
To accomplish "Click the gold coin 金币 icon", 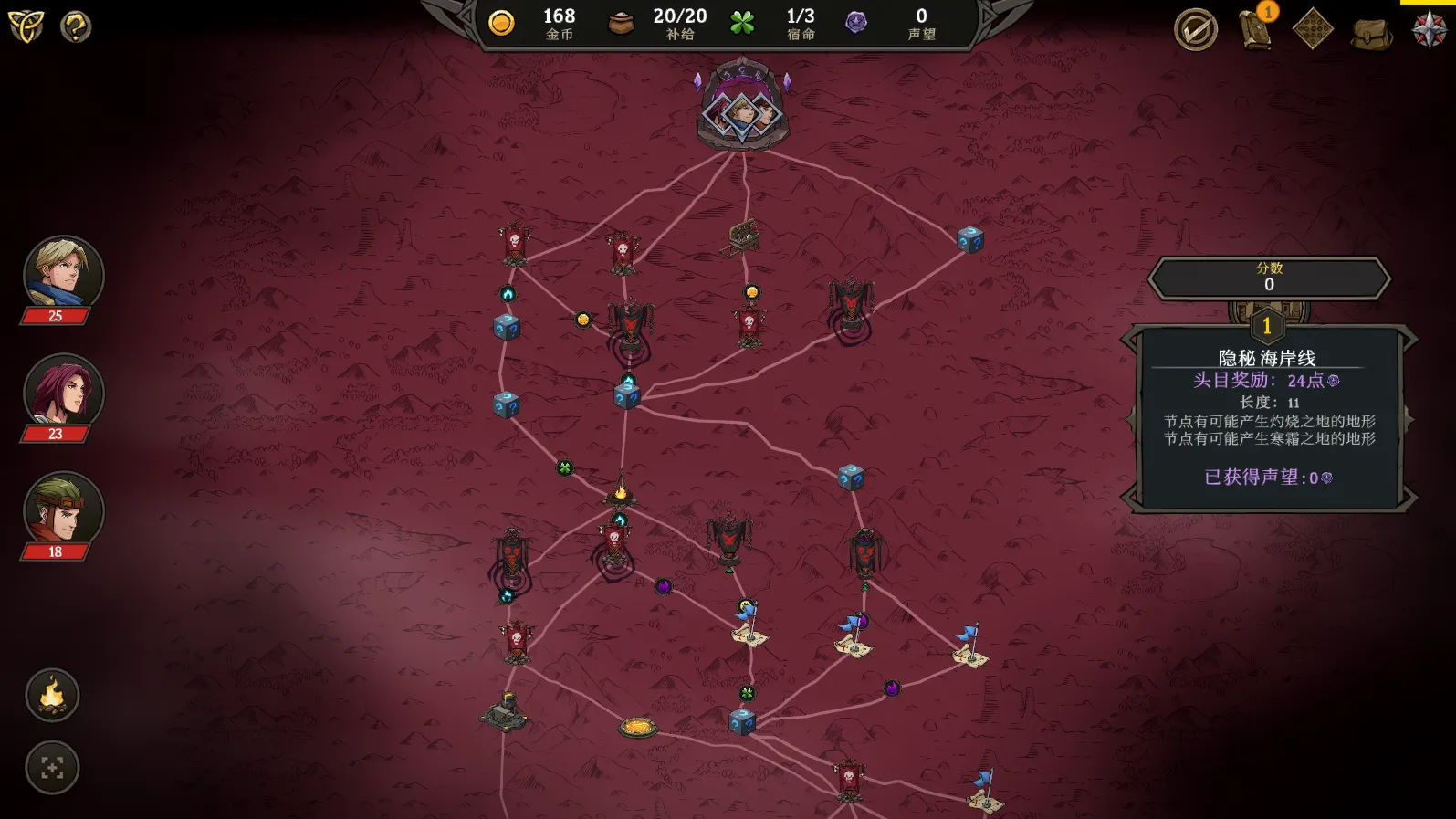I will pyautogui.click(x=501, y=23).
